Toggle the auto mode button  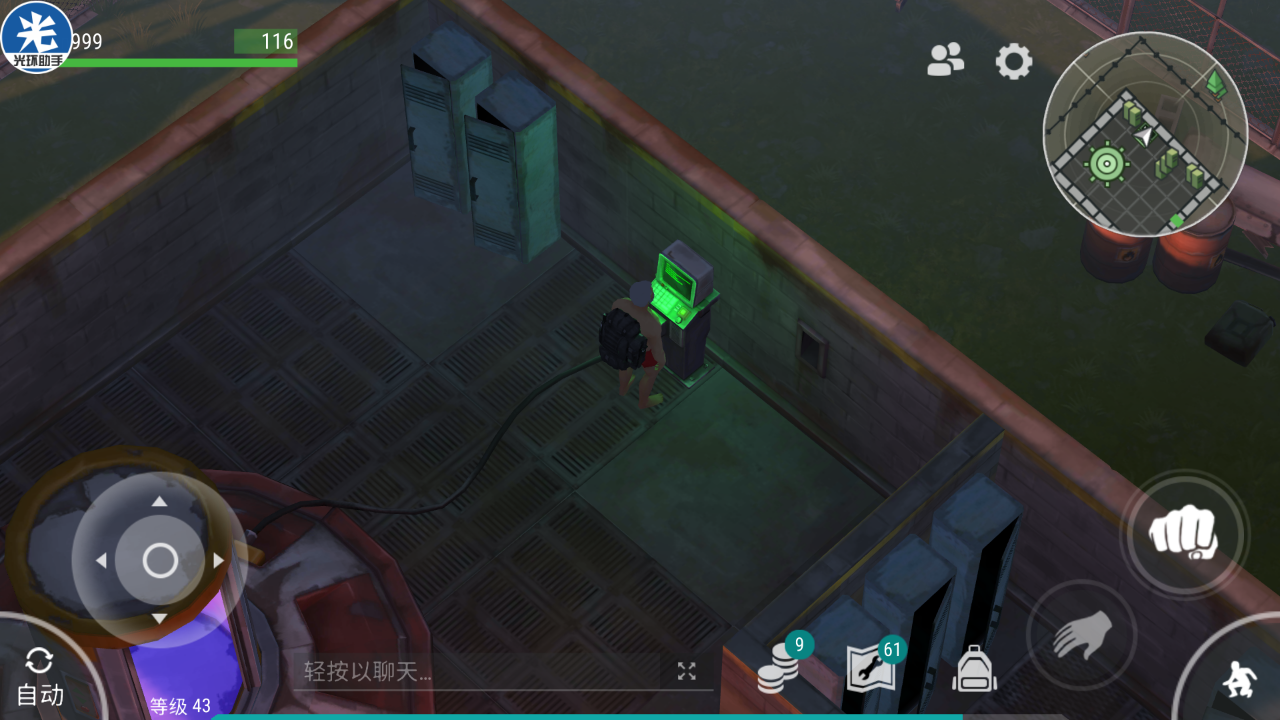pyautogui.click(x=40, y=678)
